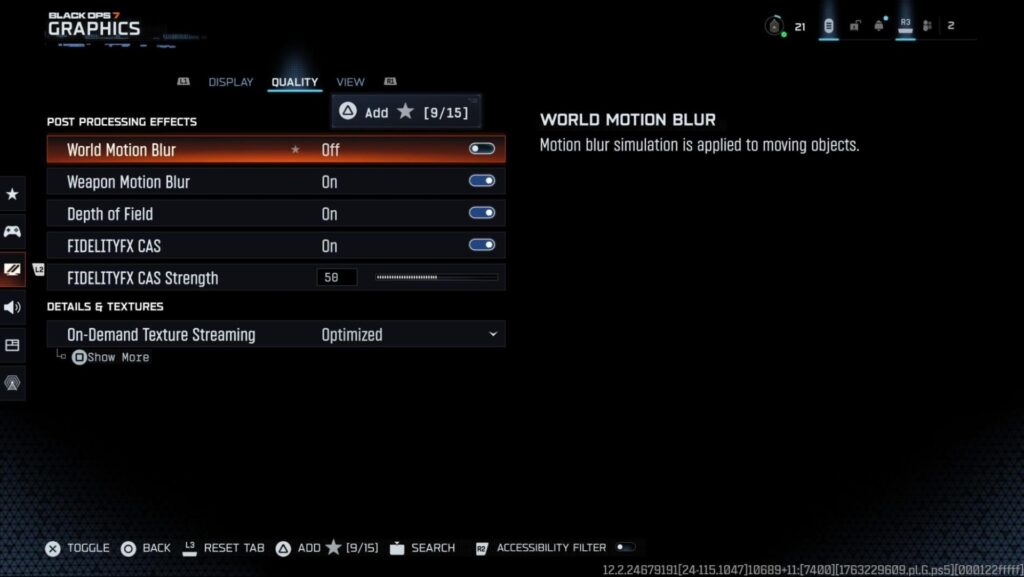Toggle the Accessibility Filter switch
The height and width of the screenshot is (577, 1024).
(x=624, y=547)
